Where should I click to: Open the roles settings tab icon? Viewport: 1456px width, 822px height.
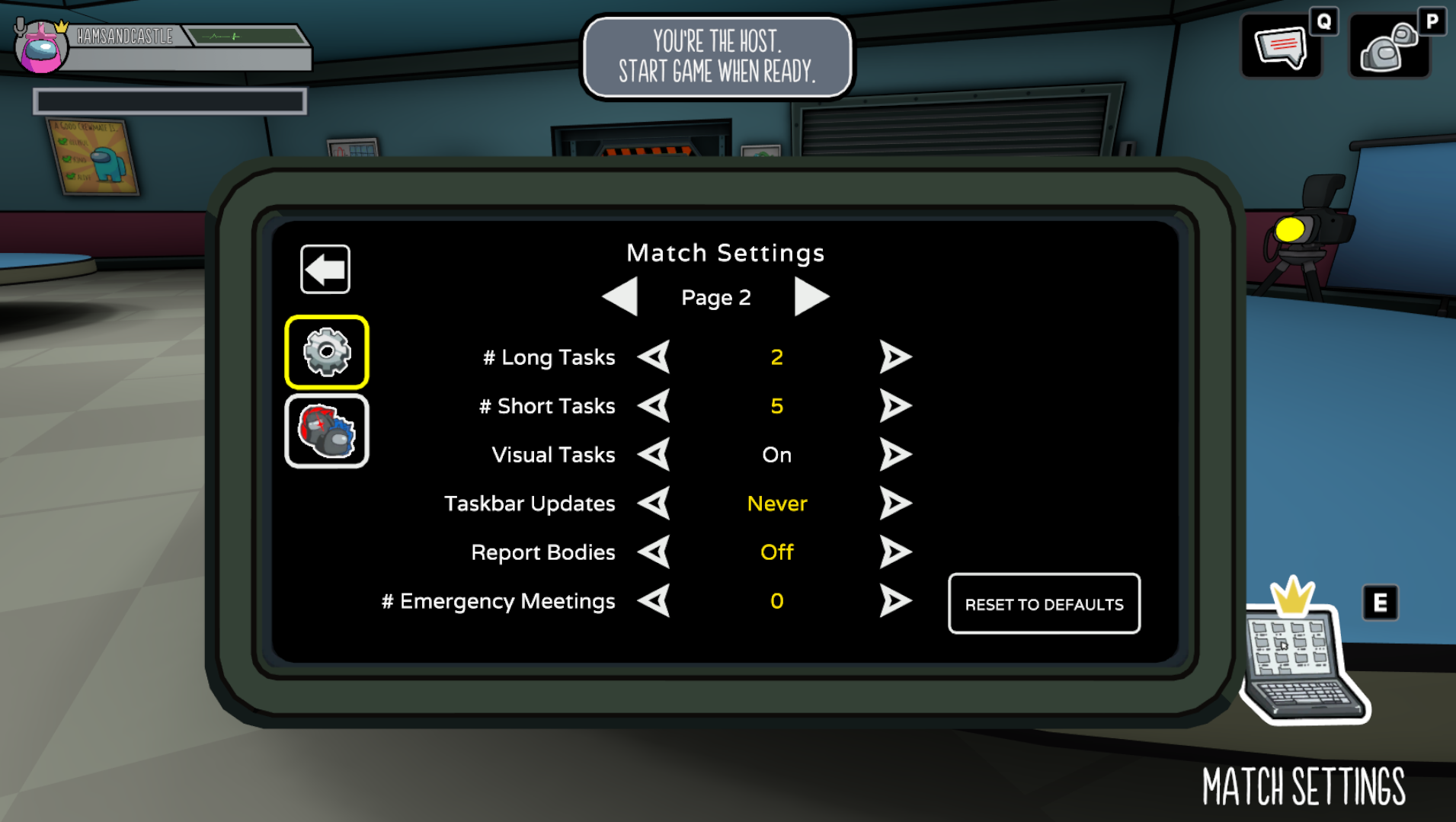[326, 430]
